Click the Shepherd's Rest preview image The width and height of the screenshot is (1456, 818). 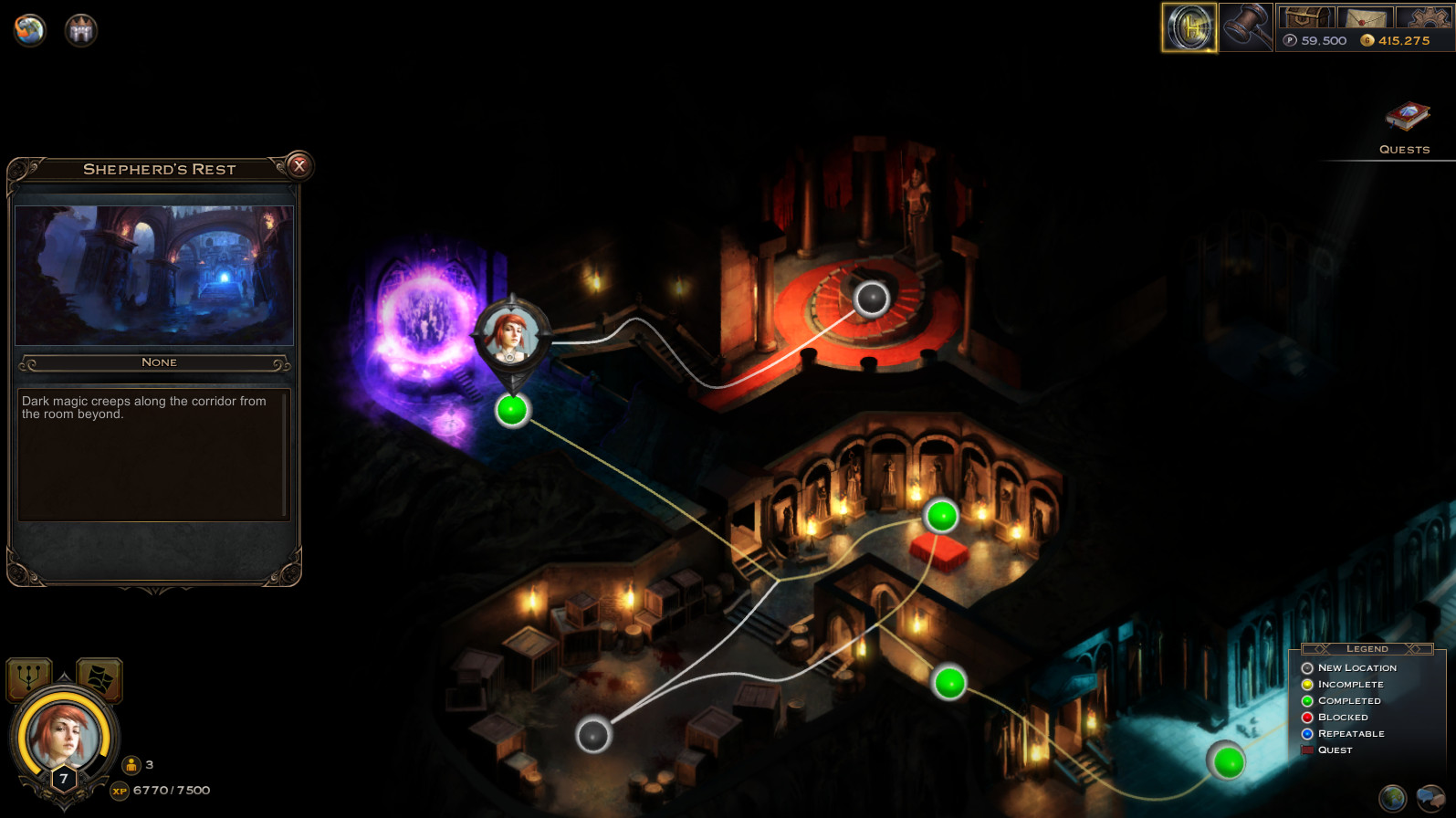pyautogui.click(x=152, y=274)
